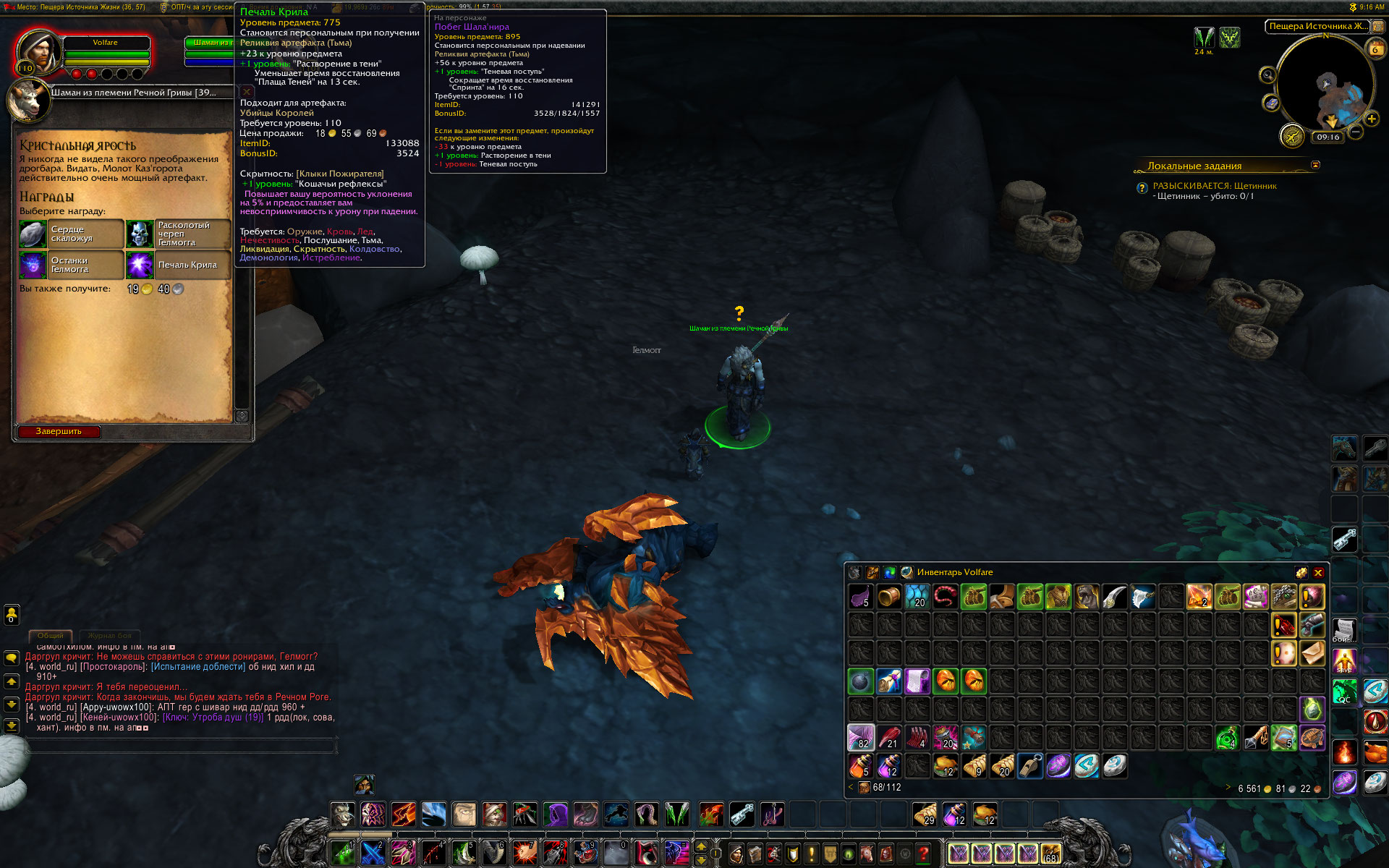Pick the Останки Гелмогга reward
The image size is (1389, 868).
pyautogui.click(x=71, y=265)
